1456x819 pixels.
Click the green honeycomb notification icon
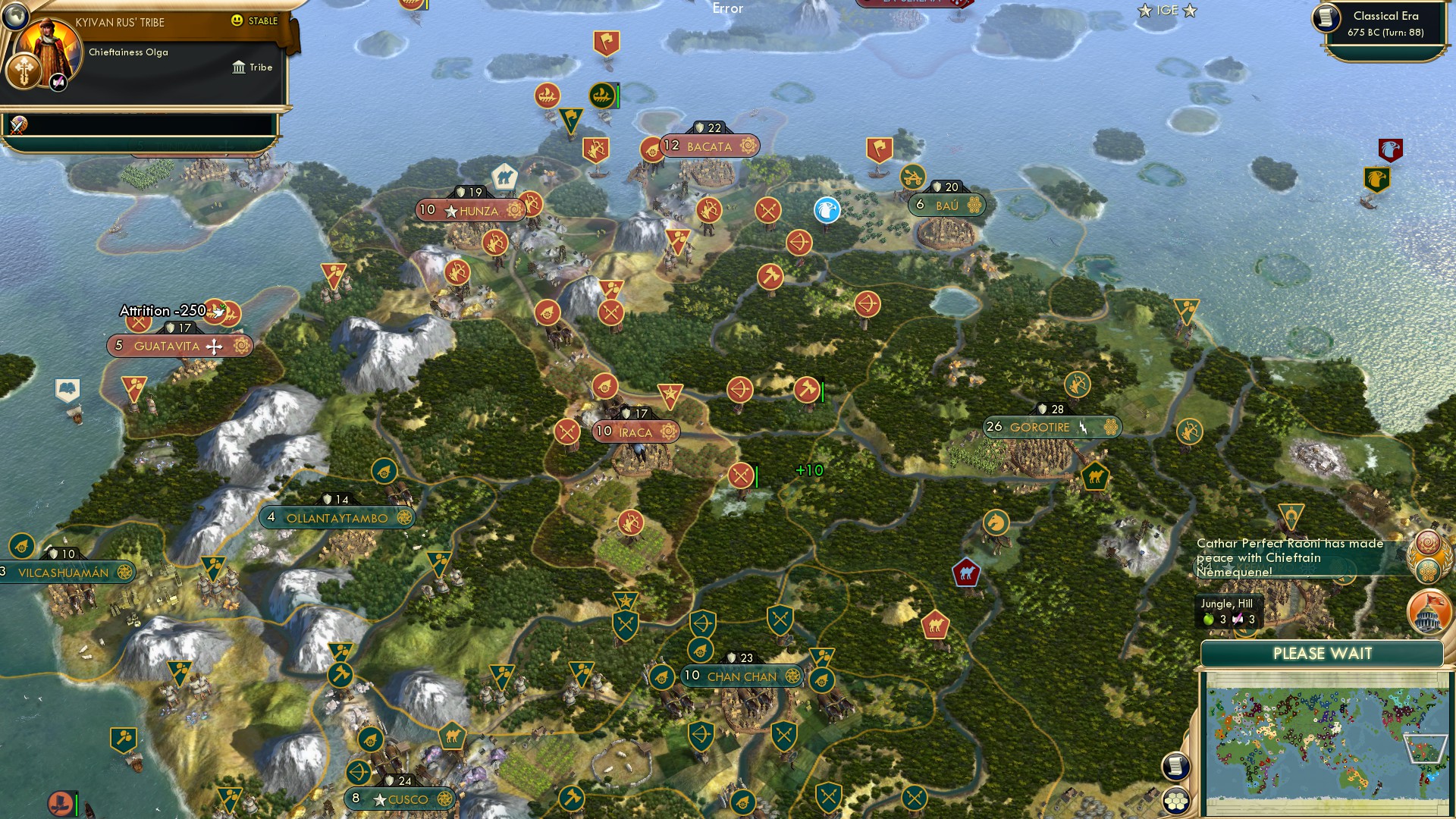click(1427, 570)
